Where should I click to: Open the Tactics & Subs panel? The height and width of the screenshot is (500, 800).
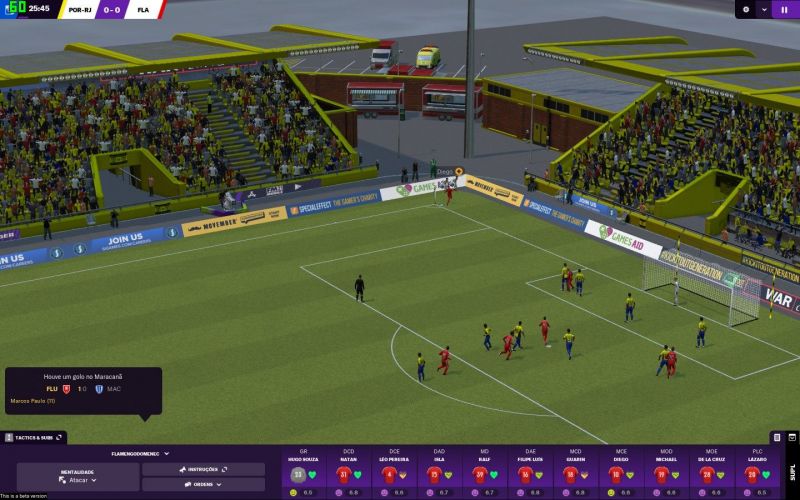34,437
